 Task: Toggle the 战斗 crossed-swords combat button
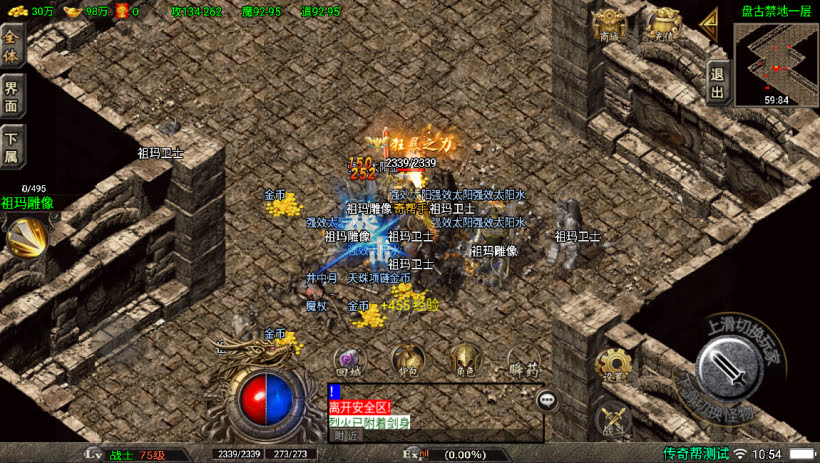click(612, 419)
